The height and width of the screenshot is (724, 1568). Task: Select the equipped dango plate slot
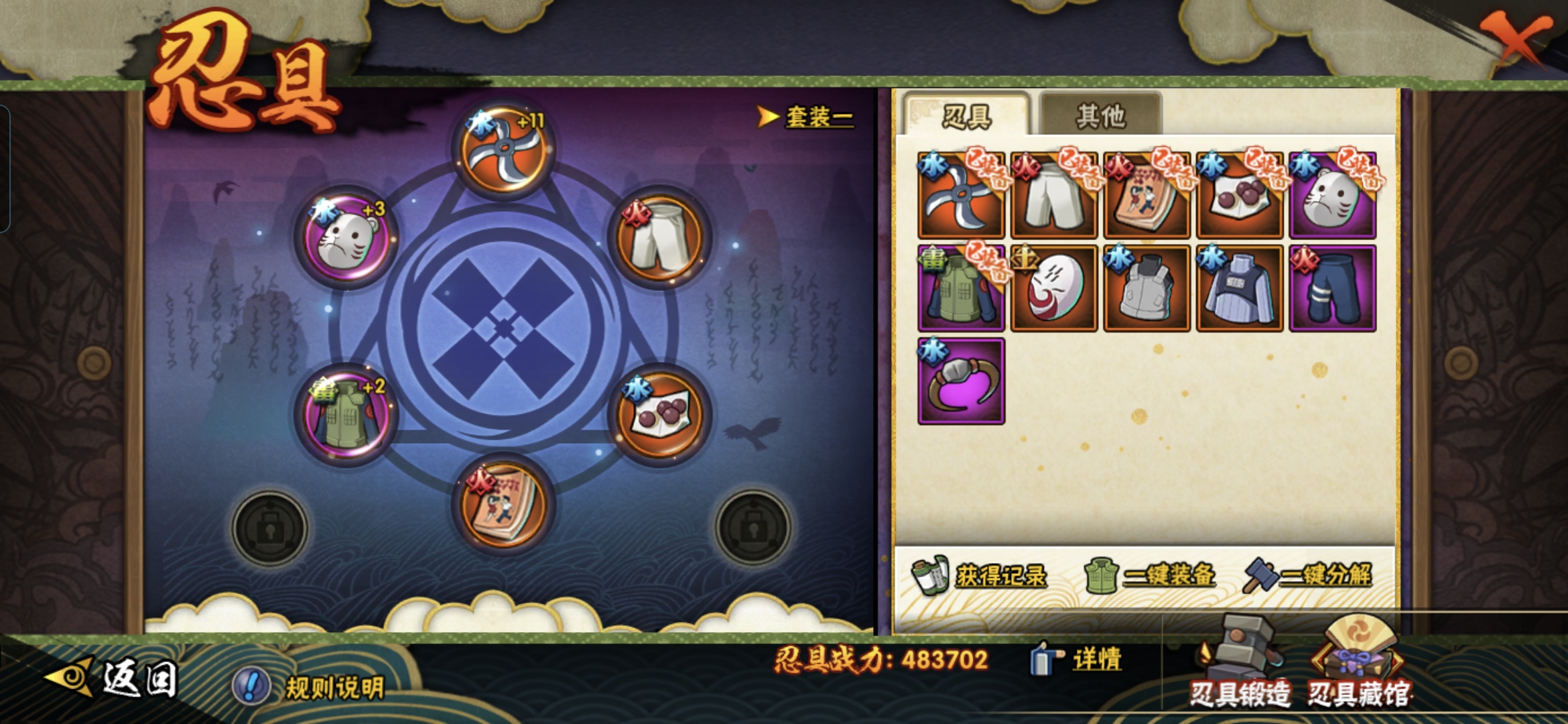click(x=660, y=416)
